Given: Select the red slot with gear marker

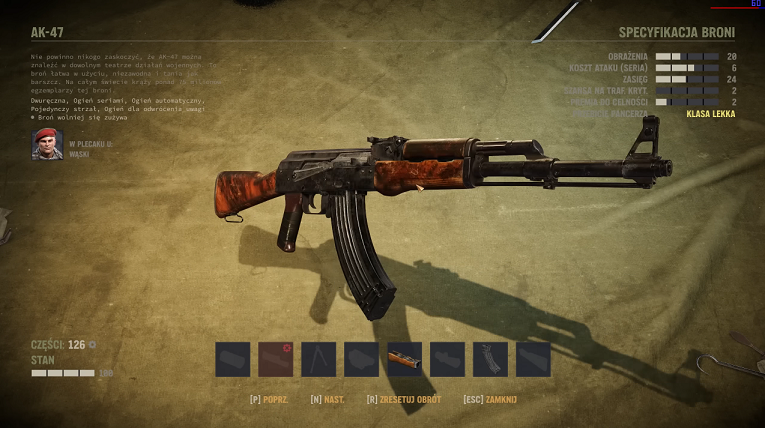Looking at the screenshot, I should pos(276,360).
